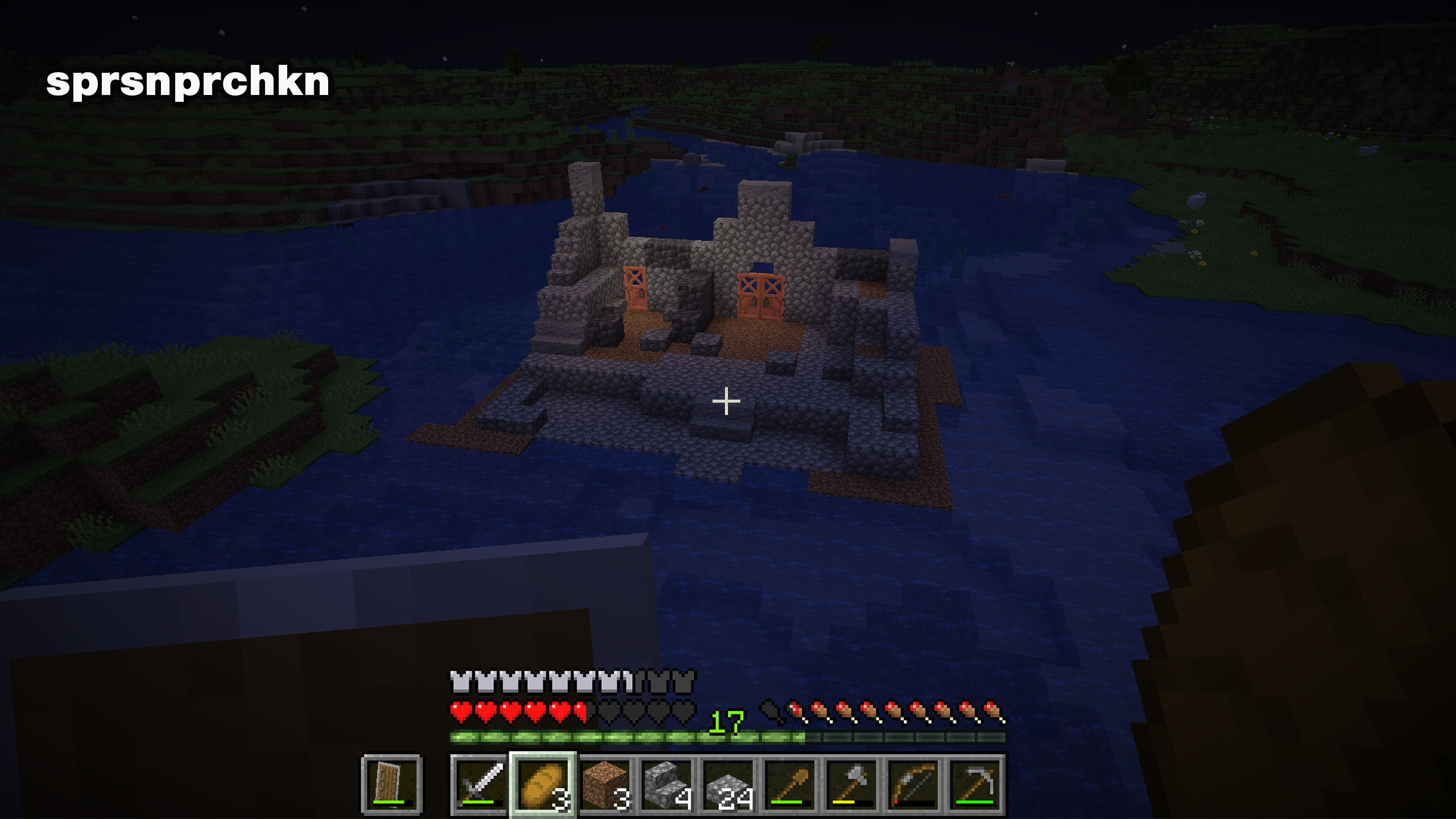
Task: Select the pickaxe hotbar slot
Action: pyautogui.click(x=977, y=785)
